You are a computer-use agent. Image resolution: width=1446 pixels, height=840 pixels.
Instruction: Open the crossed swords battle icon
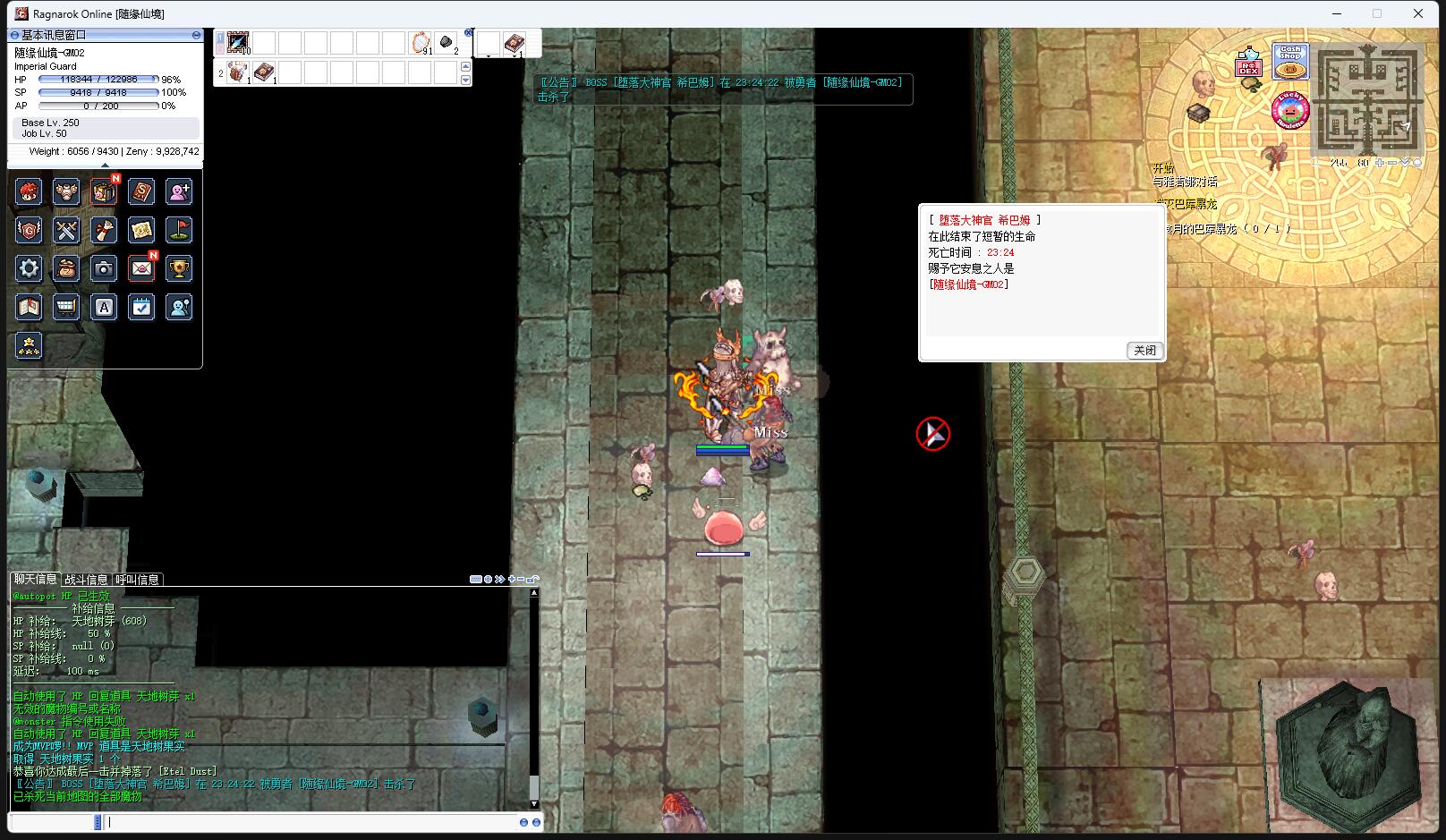pos(66,230)
